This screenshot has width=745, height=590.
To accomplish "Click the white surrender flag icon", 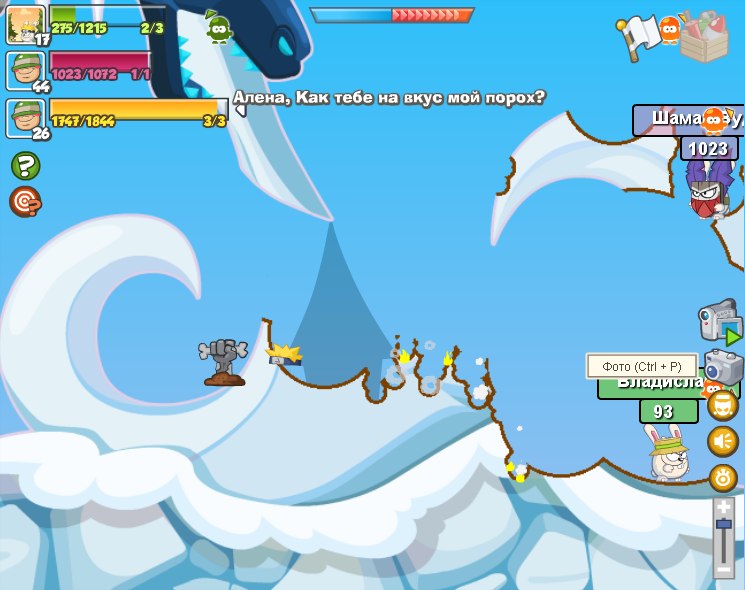I will tap(638, 37).
